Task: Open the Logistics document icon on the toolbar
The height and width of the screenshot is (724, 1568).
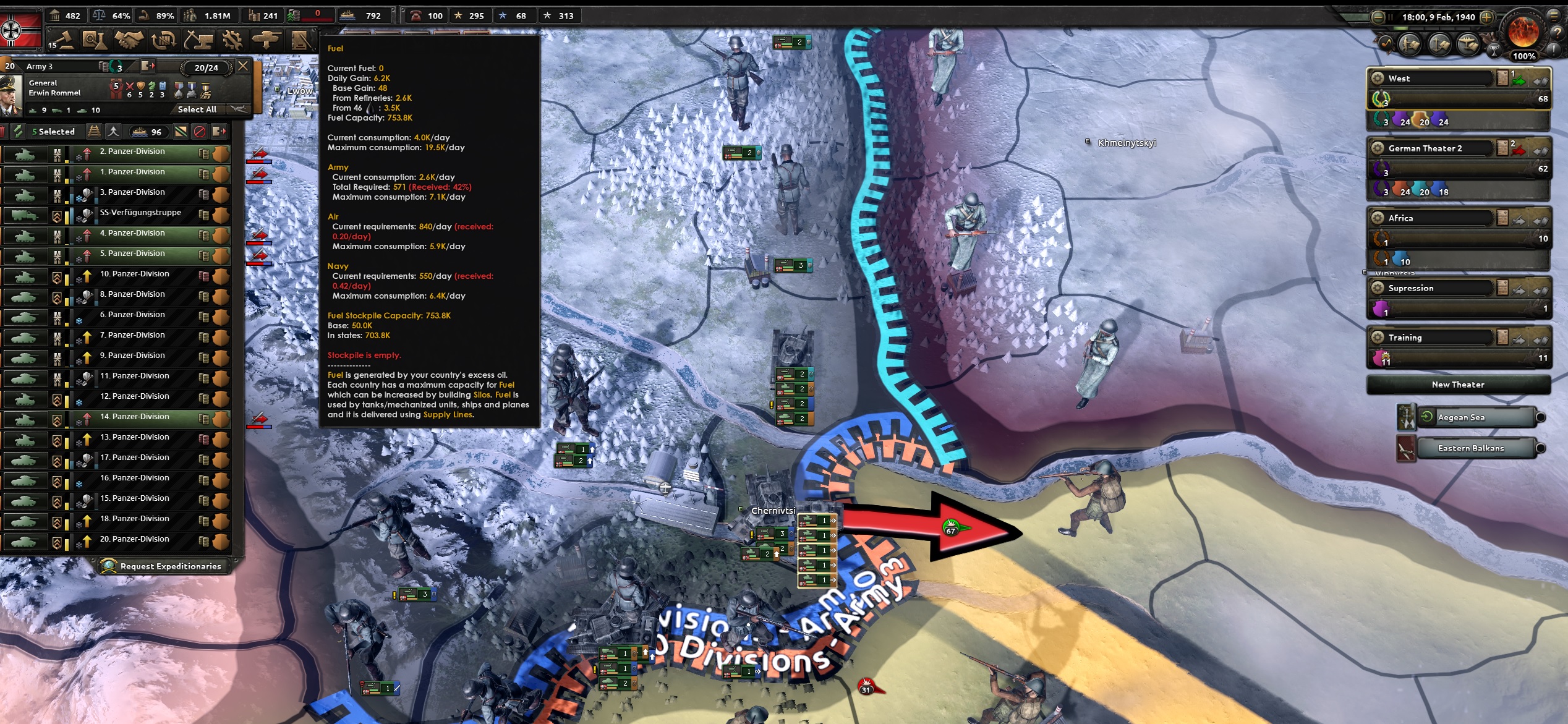Action: click(x=301, y=40)
